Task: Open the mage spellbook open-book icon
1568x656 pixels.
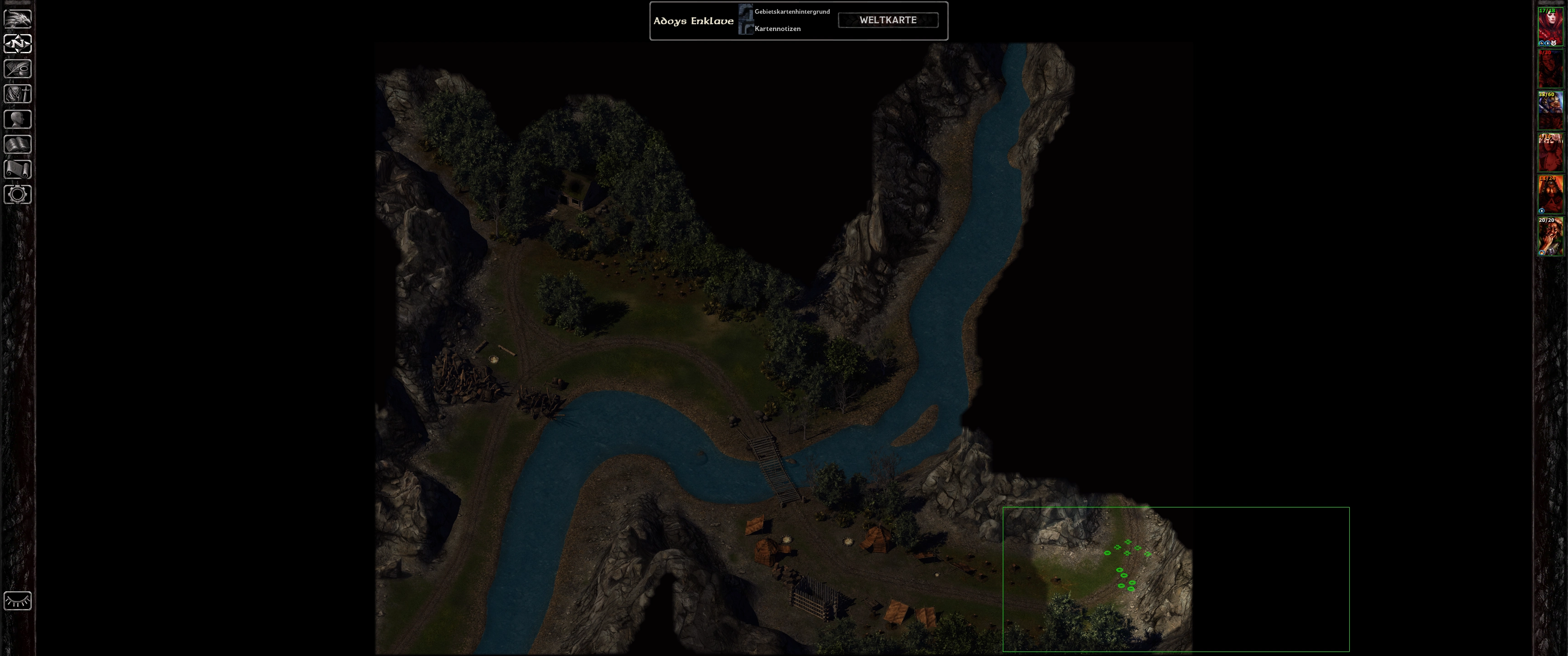Action: [x=18, y=144]
